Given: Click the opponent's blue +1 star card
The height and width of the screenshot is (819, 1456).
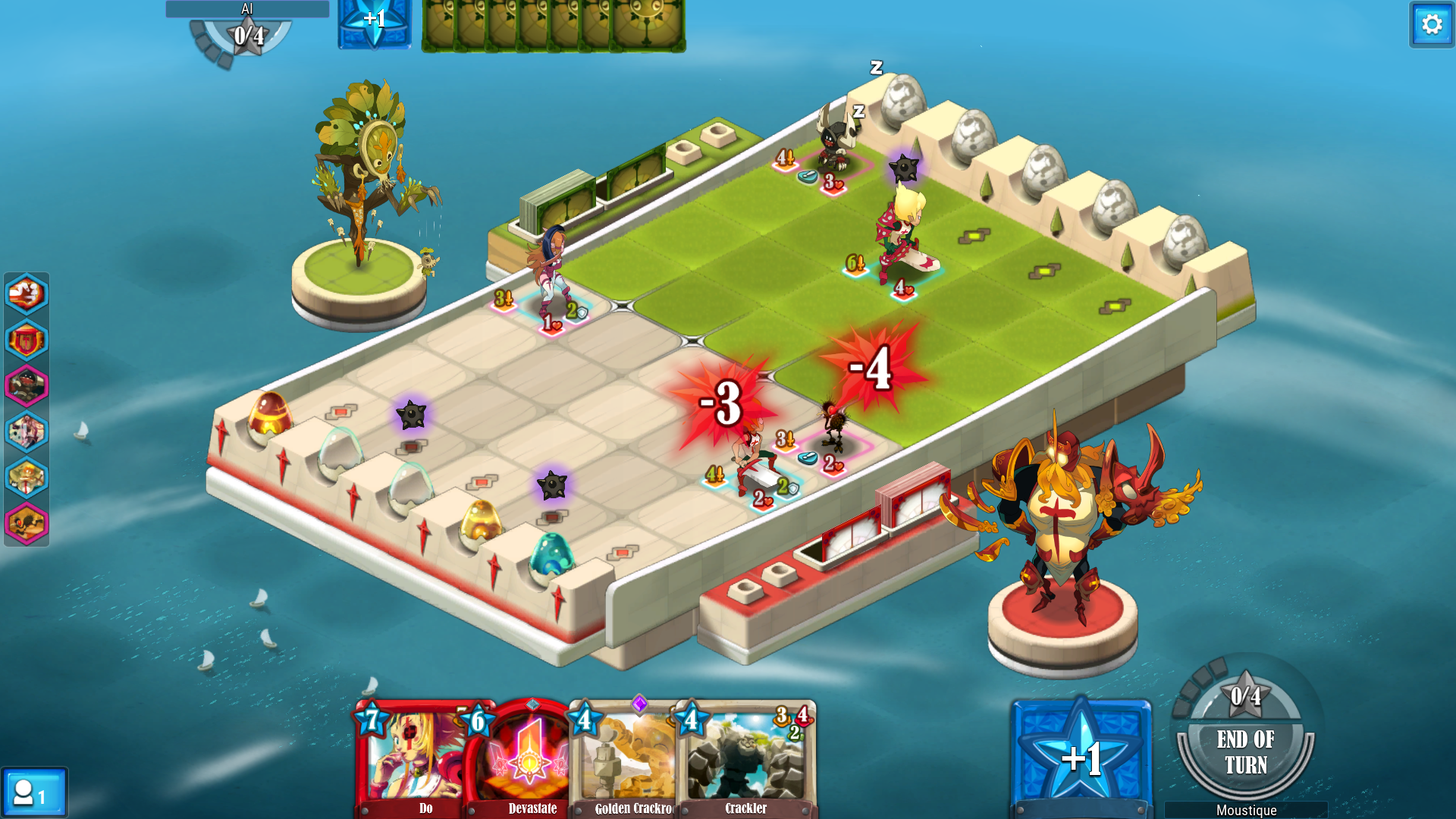Looking at the screenshot, I should pyautogui.click(x=374, y=23).
